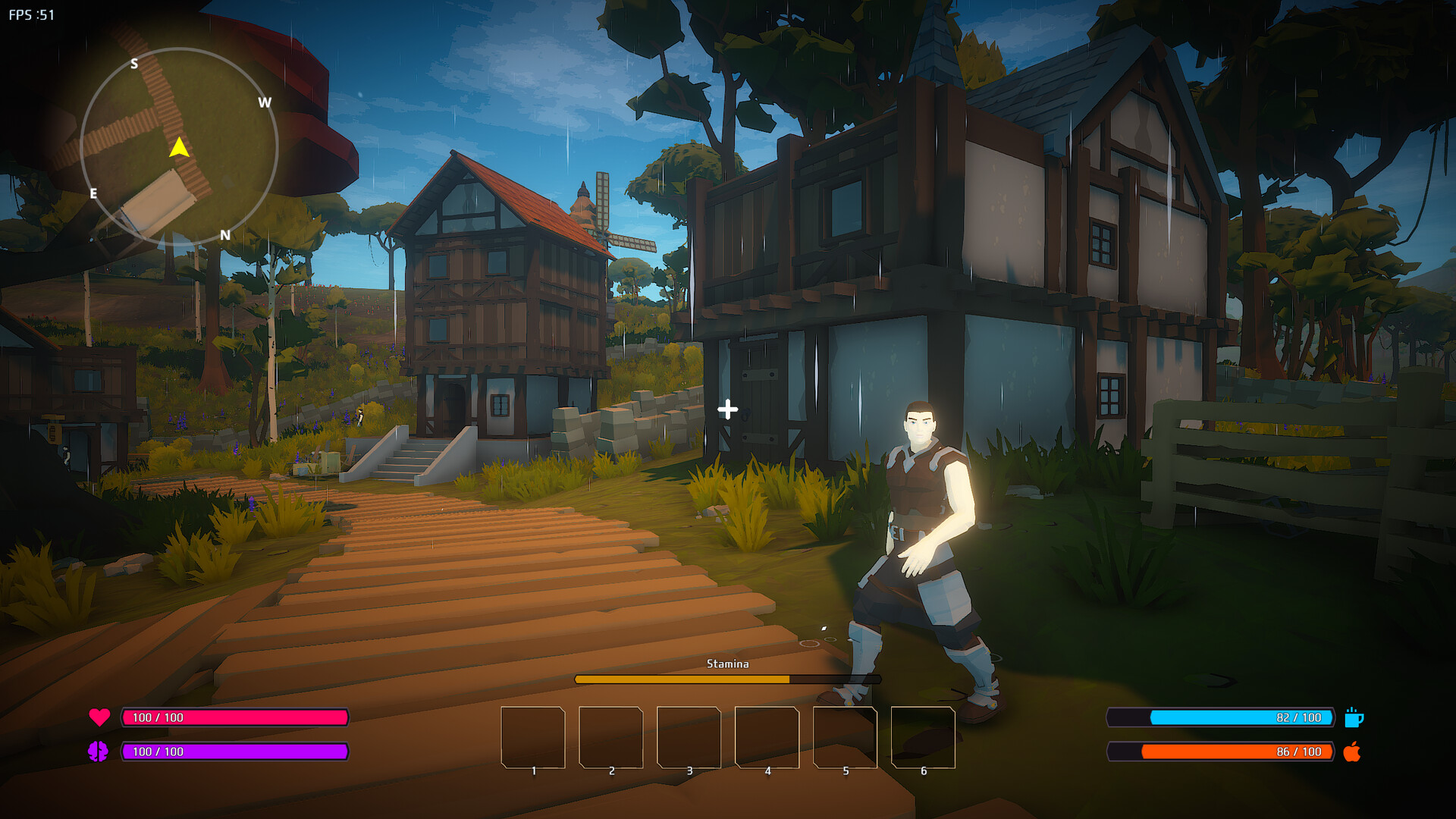Click the Stamina progress bar
The image size is (1456, 819).
pyautogui.click(x=728, y=680)
